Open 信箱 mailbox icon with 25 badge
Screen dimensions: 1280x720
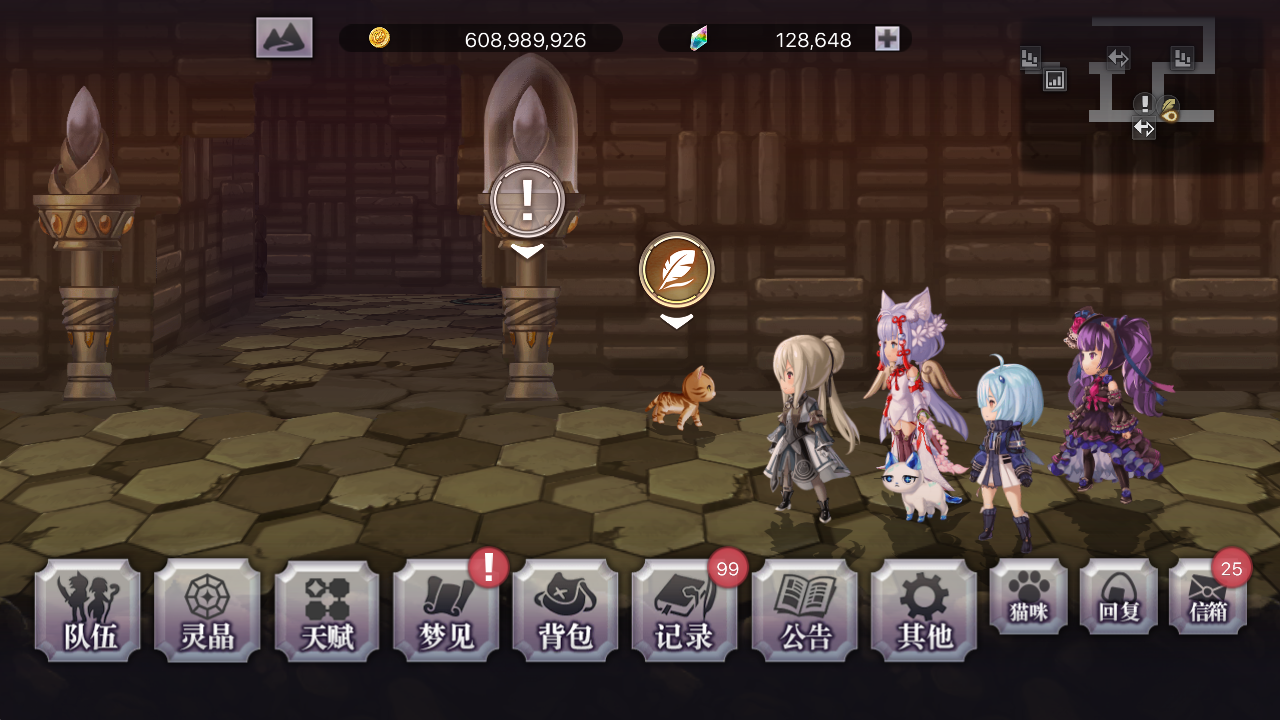1207,597
